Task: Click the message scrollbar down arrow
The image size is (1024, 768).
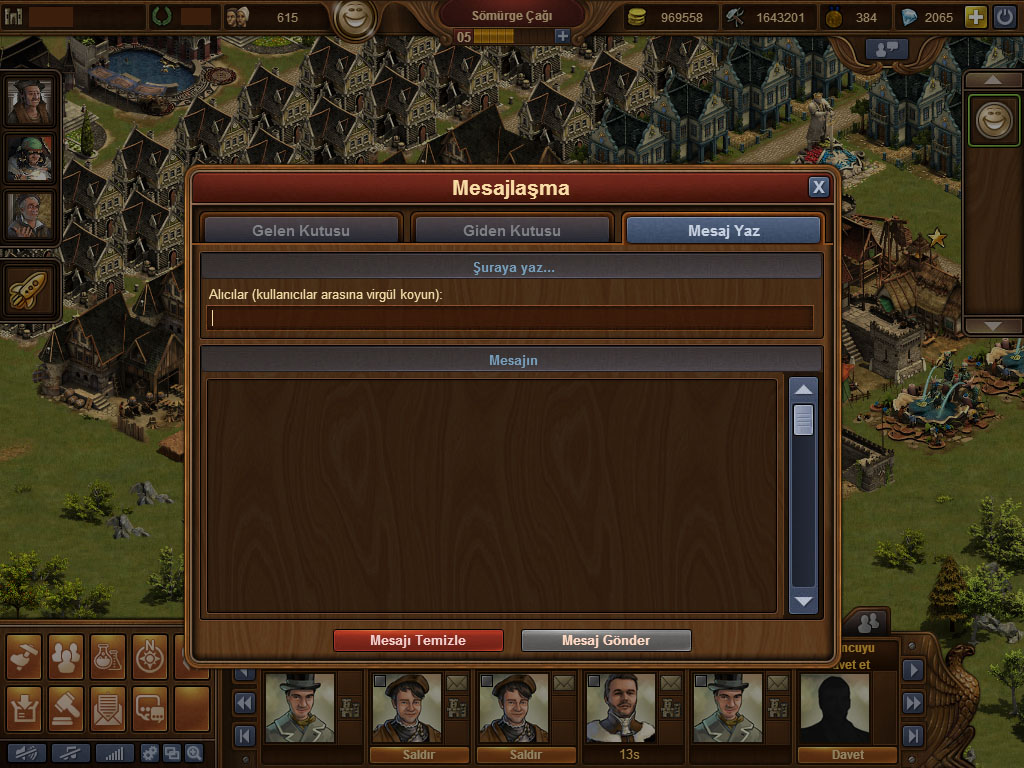Action: (804, 601)
